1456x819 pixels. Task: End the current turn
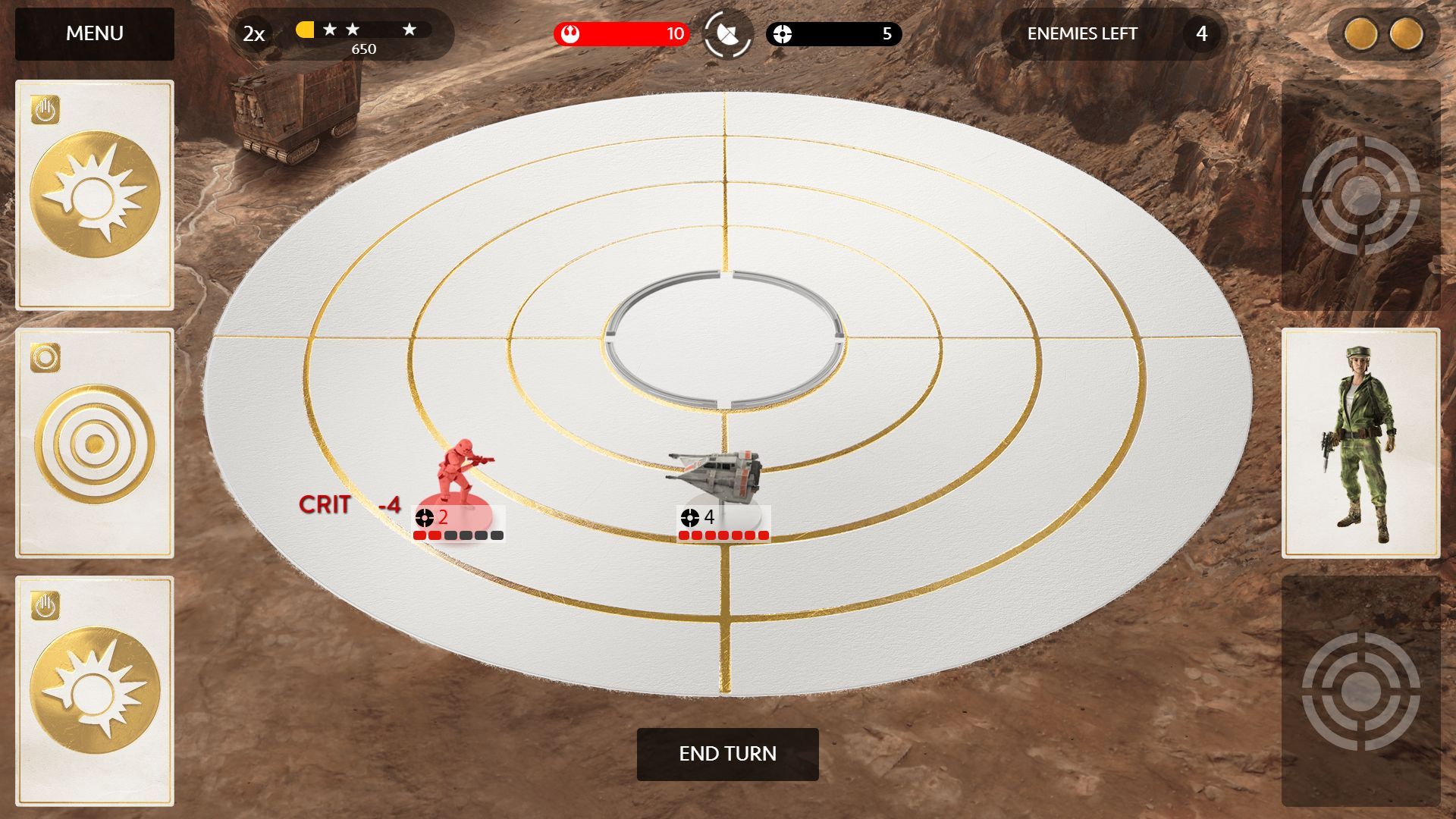coord(727,754)
